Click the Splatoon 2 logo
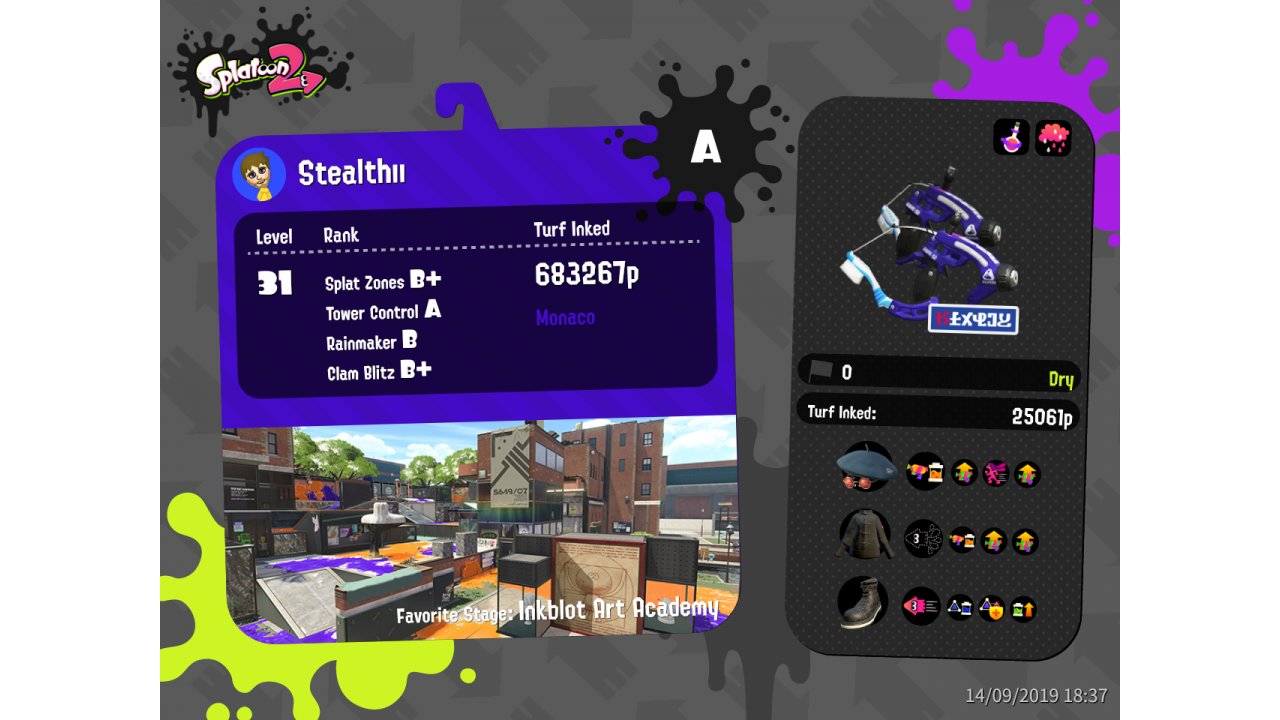Image resolution: width=1280 pixels, height=720 pixels. point(260,72)
